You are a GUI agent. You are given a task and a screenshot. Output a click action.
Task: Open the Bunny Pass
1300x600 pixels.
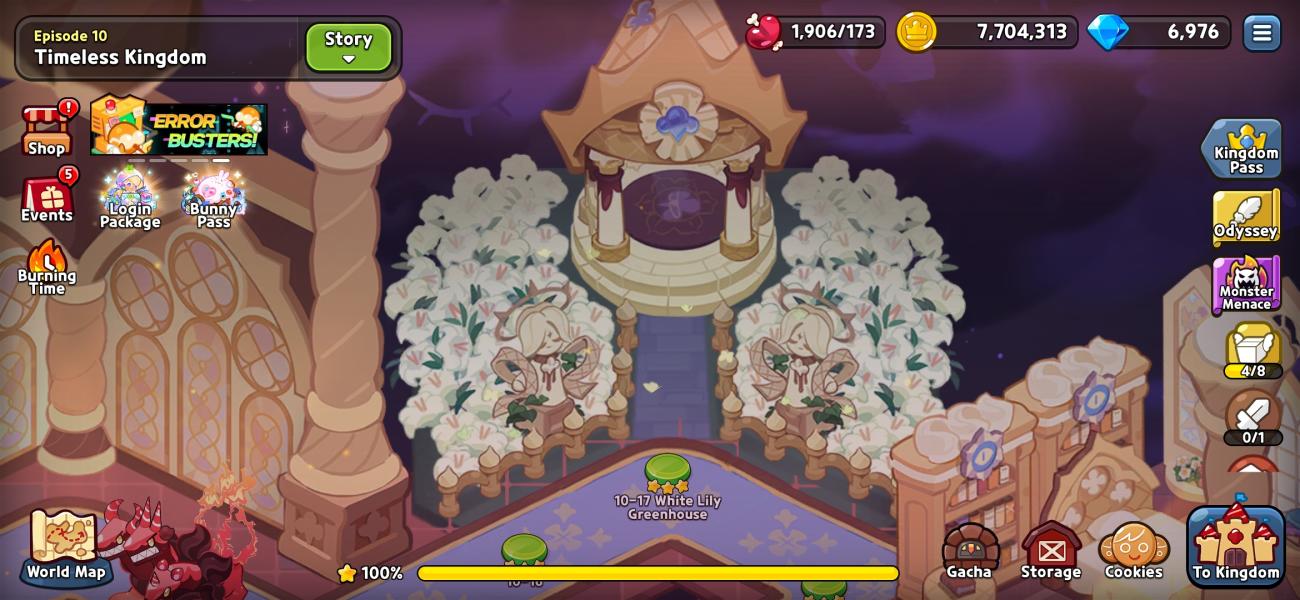click(x=213, y=199)
